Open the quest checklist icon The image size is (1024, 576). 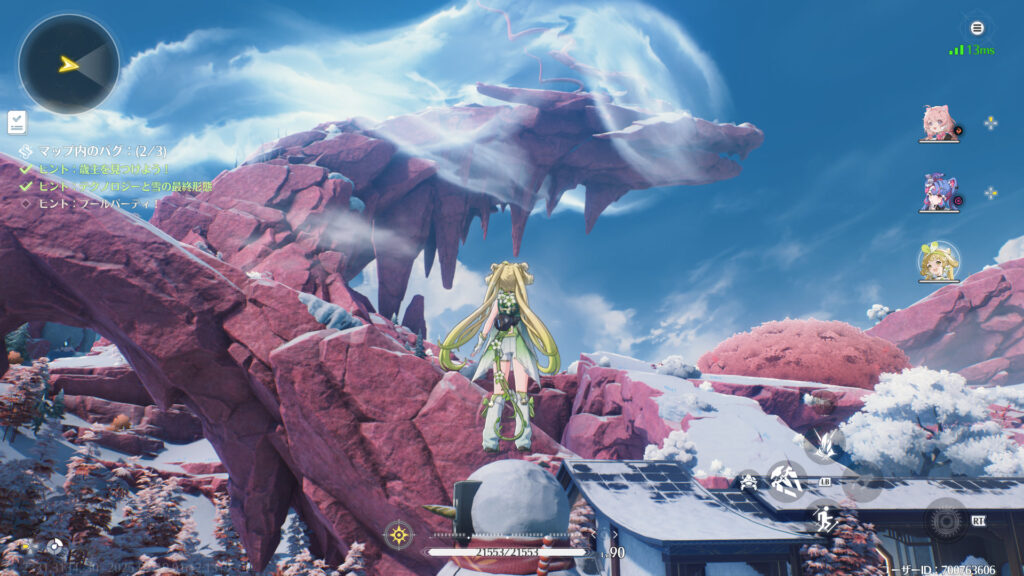point(17,122)
